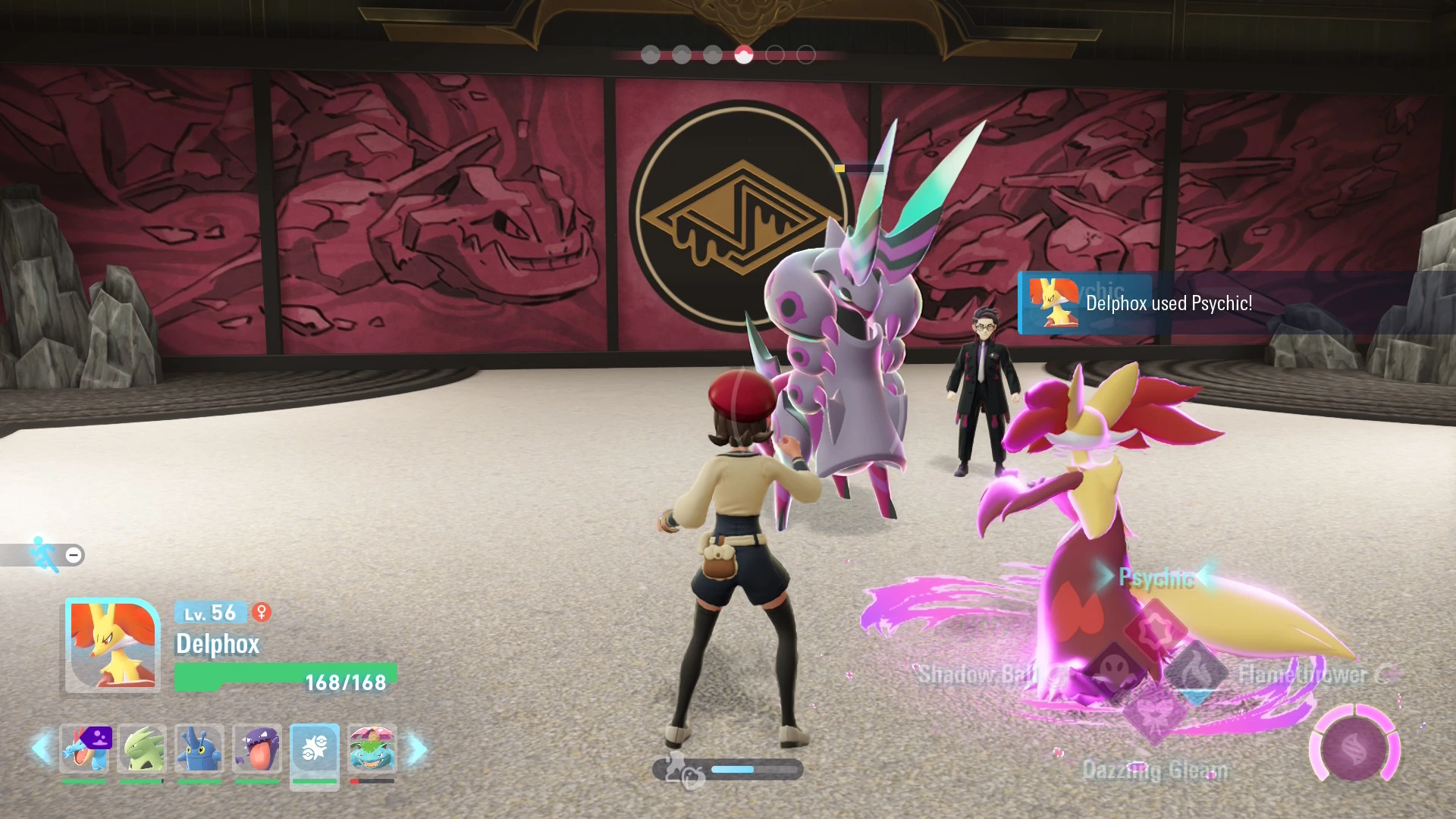
Task: Choose the Dazzling Gleam fairy move
Action: (1155, 714)
